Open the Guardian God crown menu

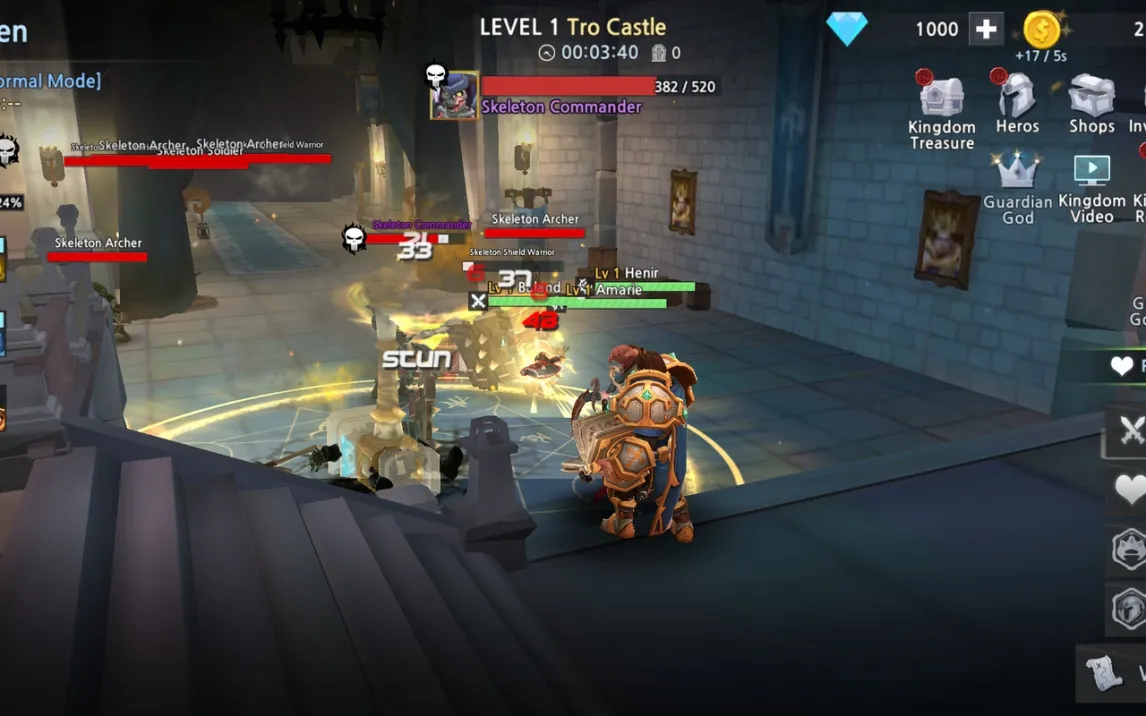tap(1017, 186)
